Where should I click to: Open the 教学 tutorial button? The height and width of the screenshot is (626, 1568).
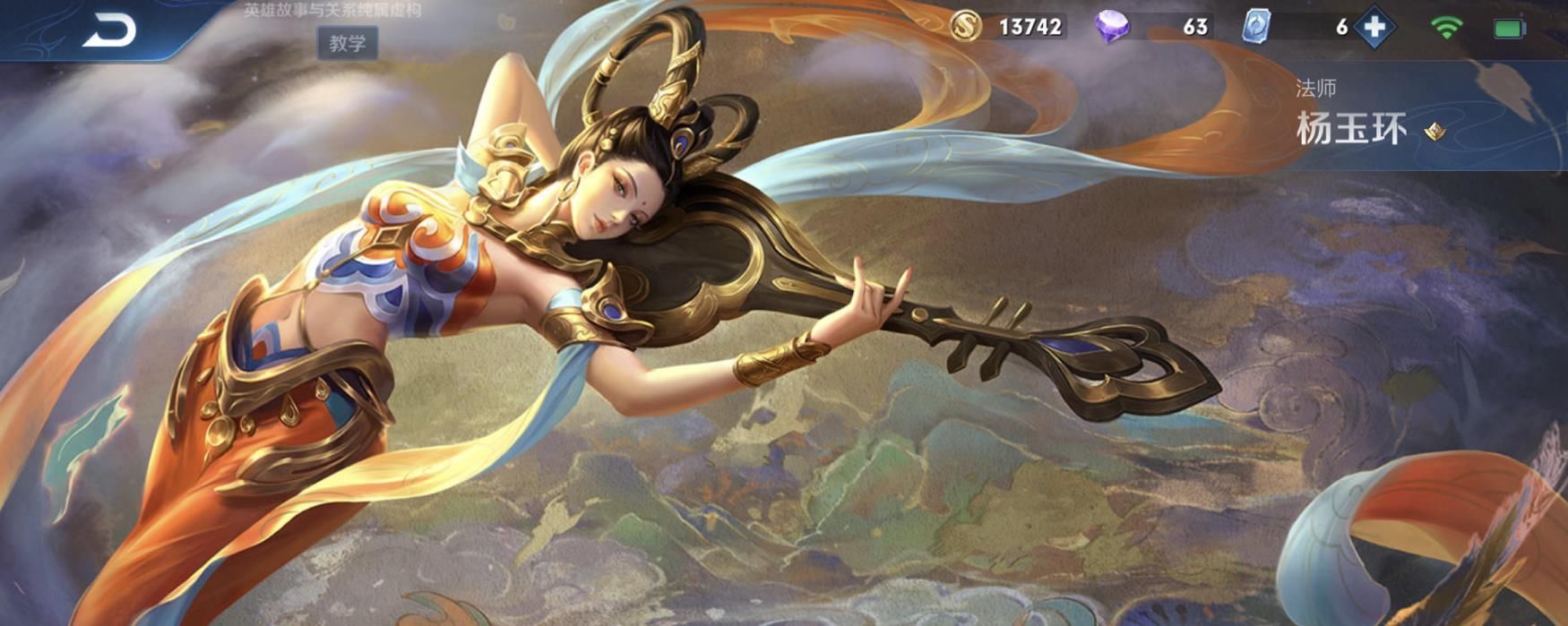(347, 43)
